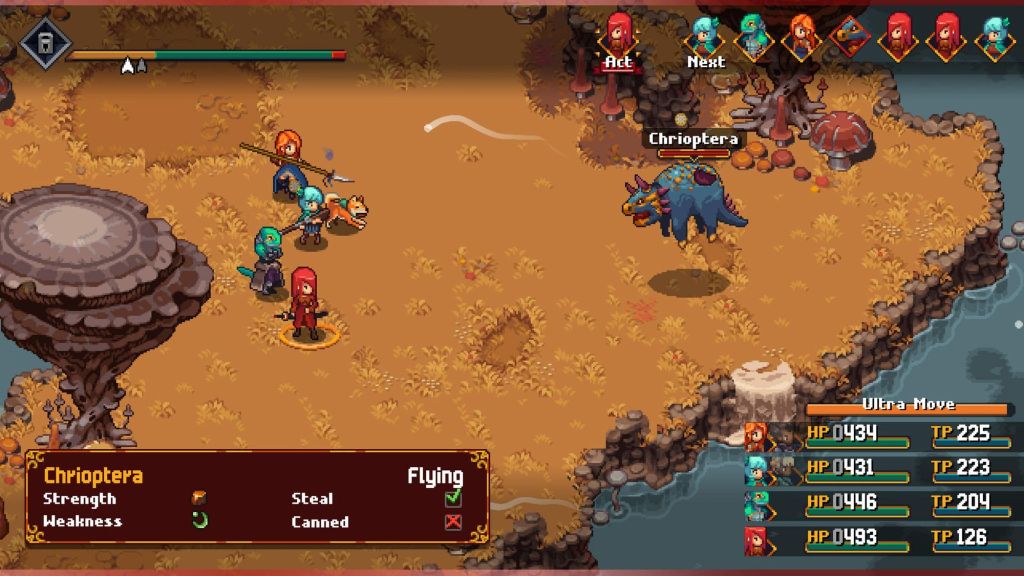Viewport: 1024px width, 576px height.
Task: Choose the lizard party member row with HP 446
Action: (x=878, y=503)
